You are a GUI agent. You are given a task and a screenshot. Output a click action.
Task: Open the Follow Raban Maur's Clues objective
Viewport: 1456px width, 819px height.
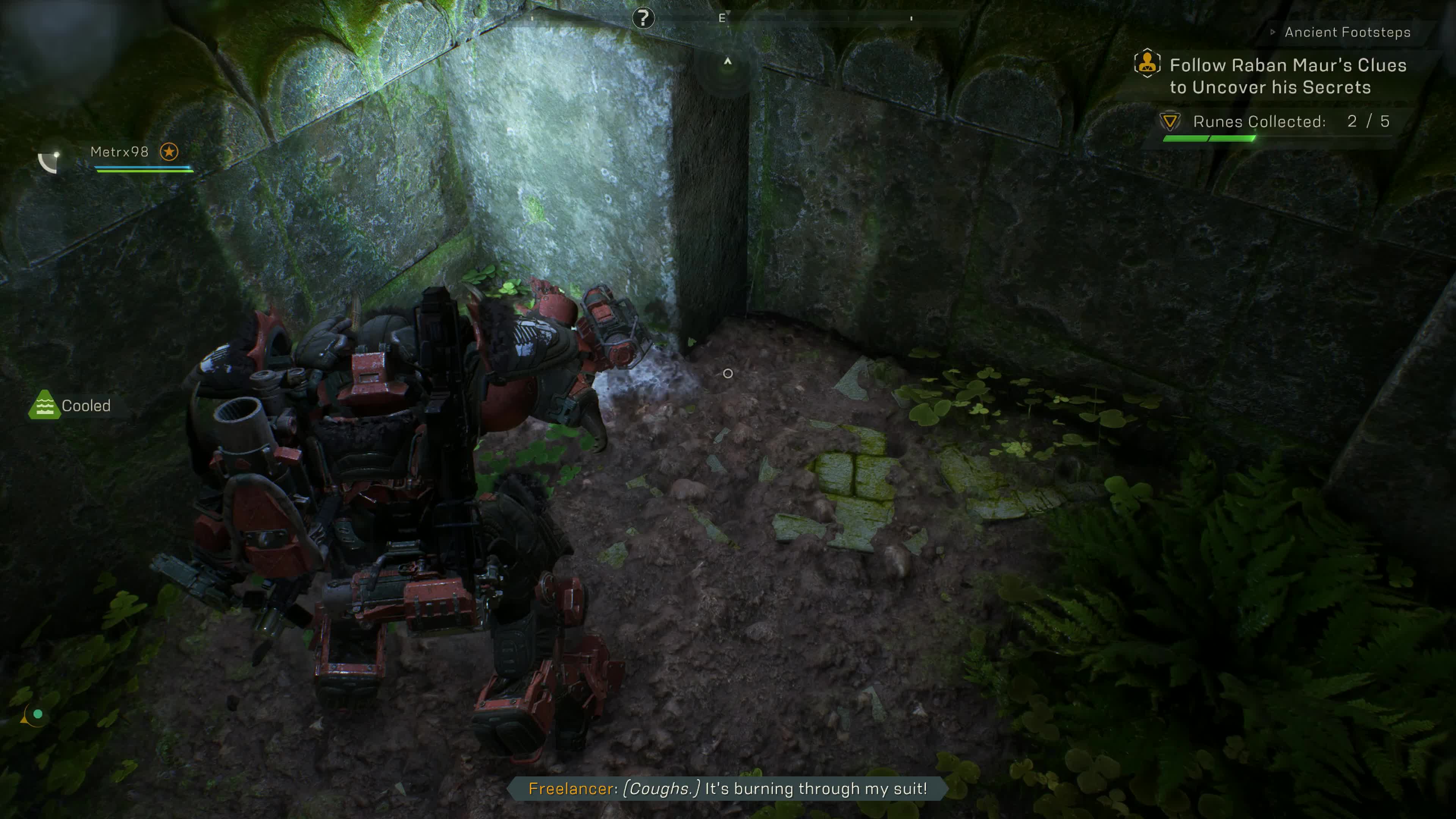tap(1288, 76)
